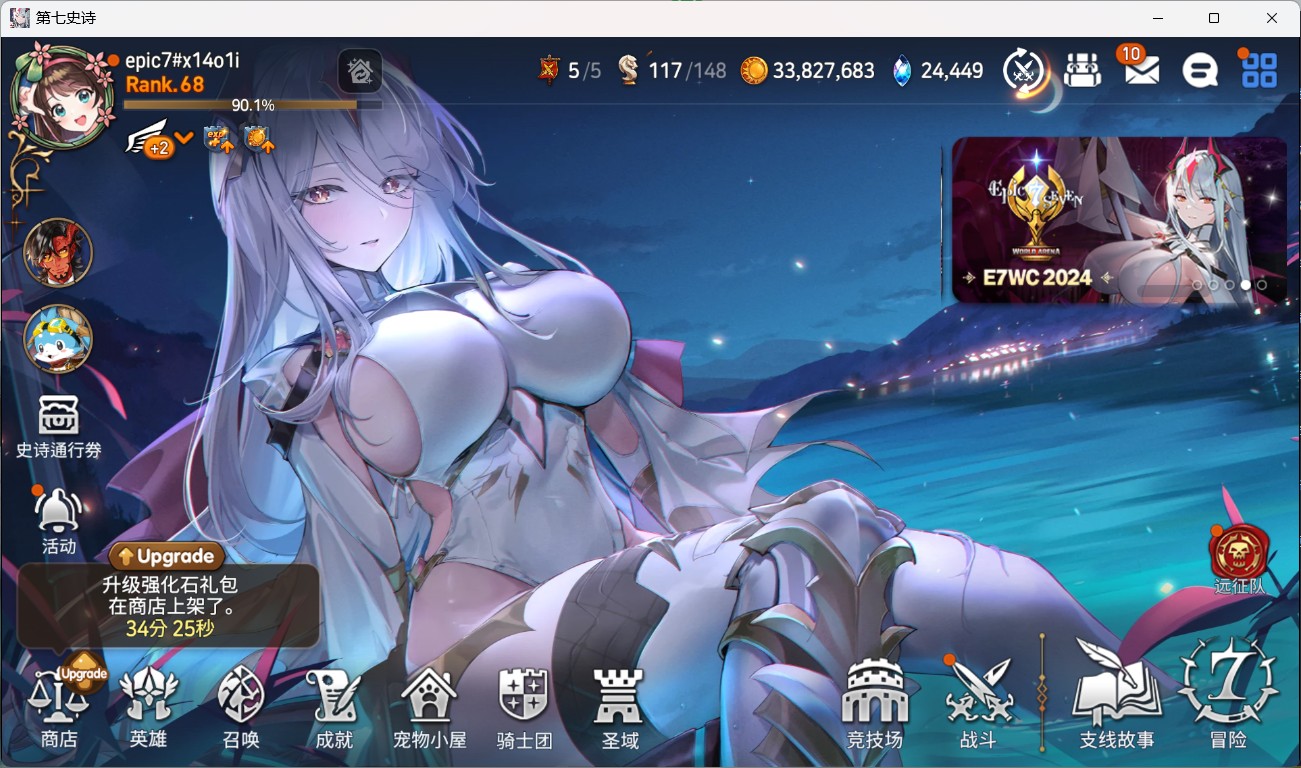This screenshot has width=1301, height=768.
Task: Open the player profile avatar
Action: pos(62,97)
